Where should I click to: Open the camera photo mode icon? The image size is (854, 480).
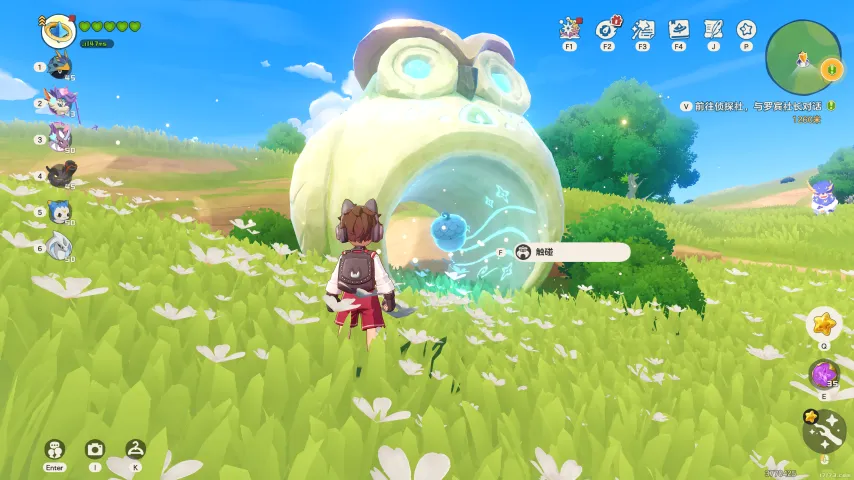pos(95,449)
